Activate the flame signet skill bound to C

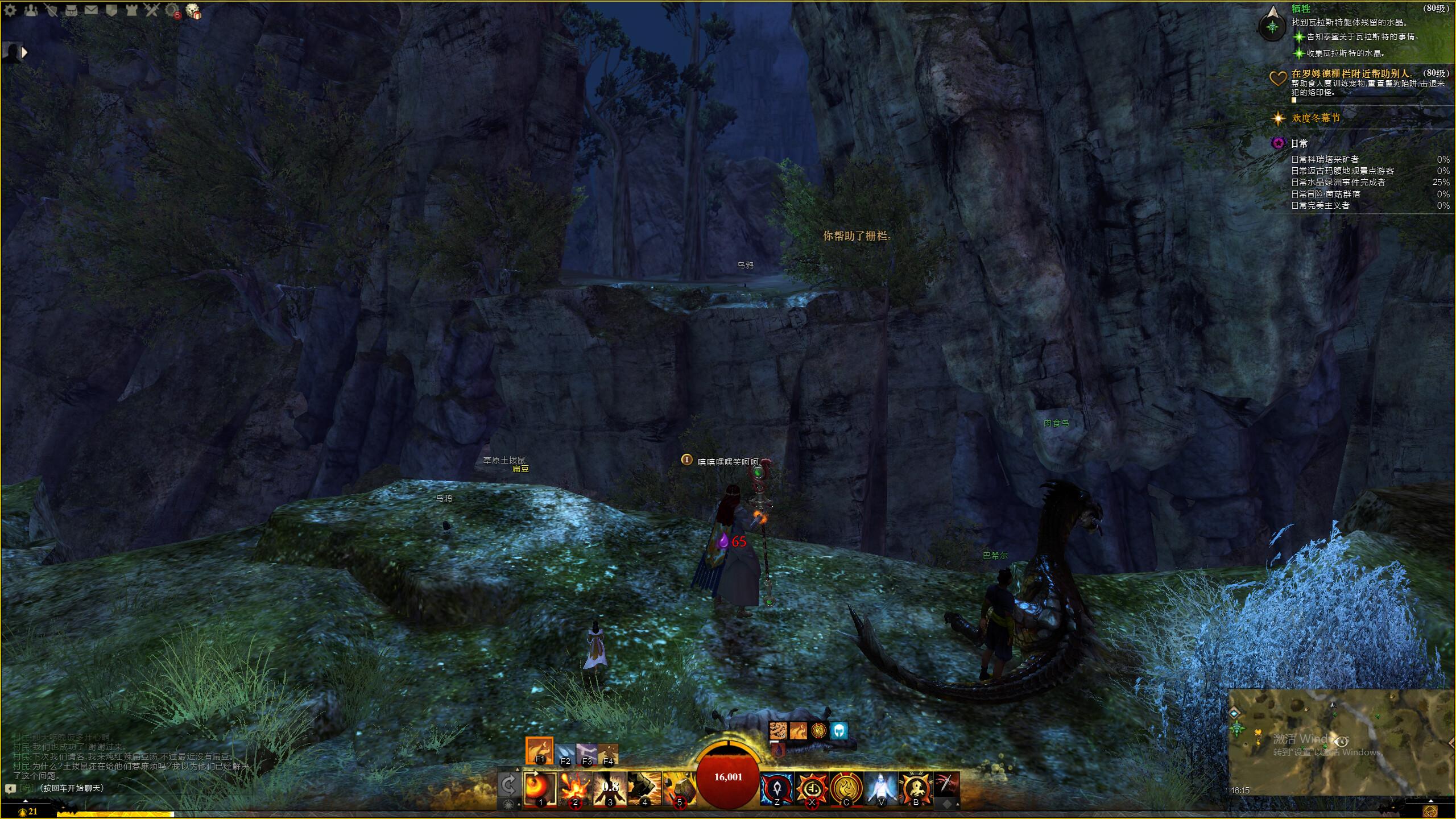click(846, 788)
